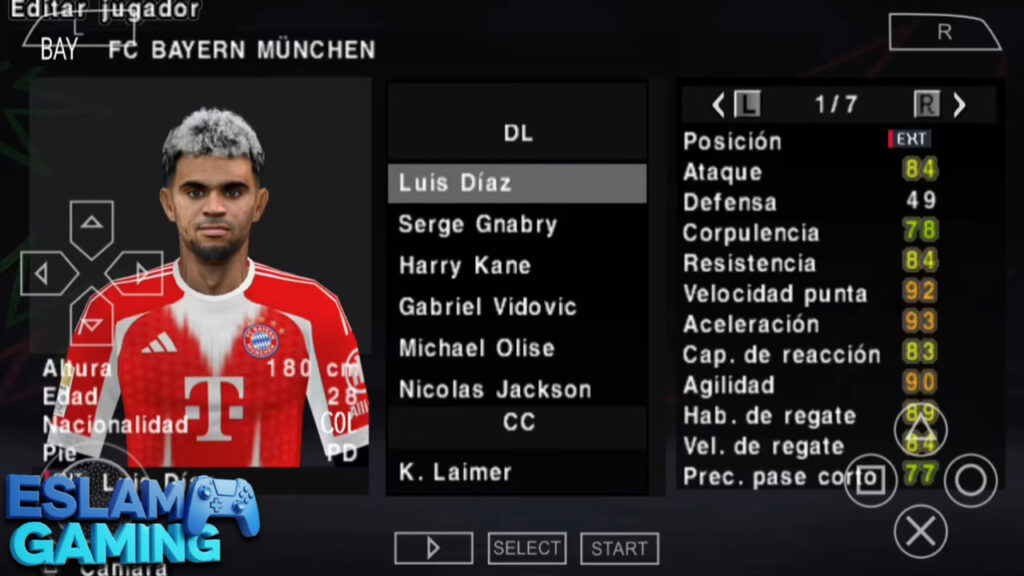
Task: Pick Gabriel Vidovic from the squad list
Action: coord(516,307)
